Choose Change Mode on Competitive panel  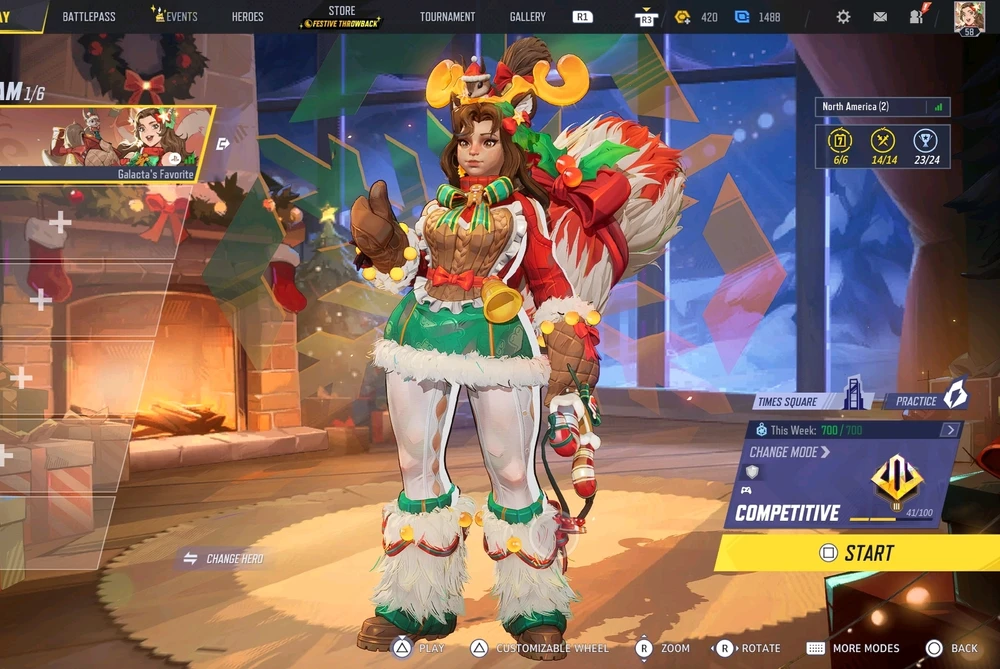(x=790, y=452)
